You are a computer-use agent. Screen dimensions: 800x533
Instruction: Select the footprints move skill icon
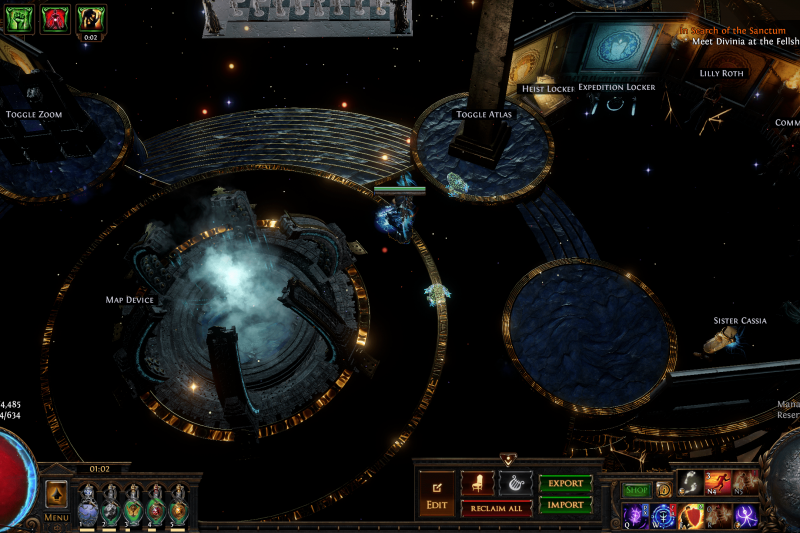click(x=691, y=483)
